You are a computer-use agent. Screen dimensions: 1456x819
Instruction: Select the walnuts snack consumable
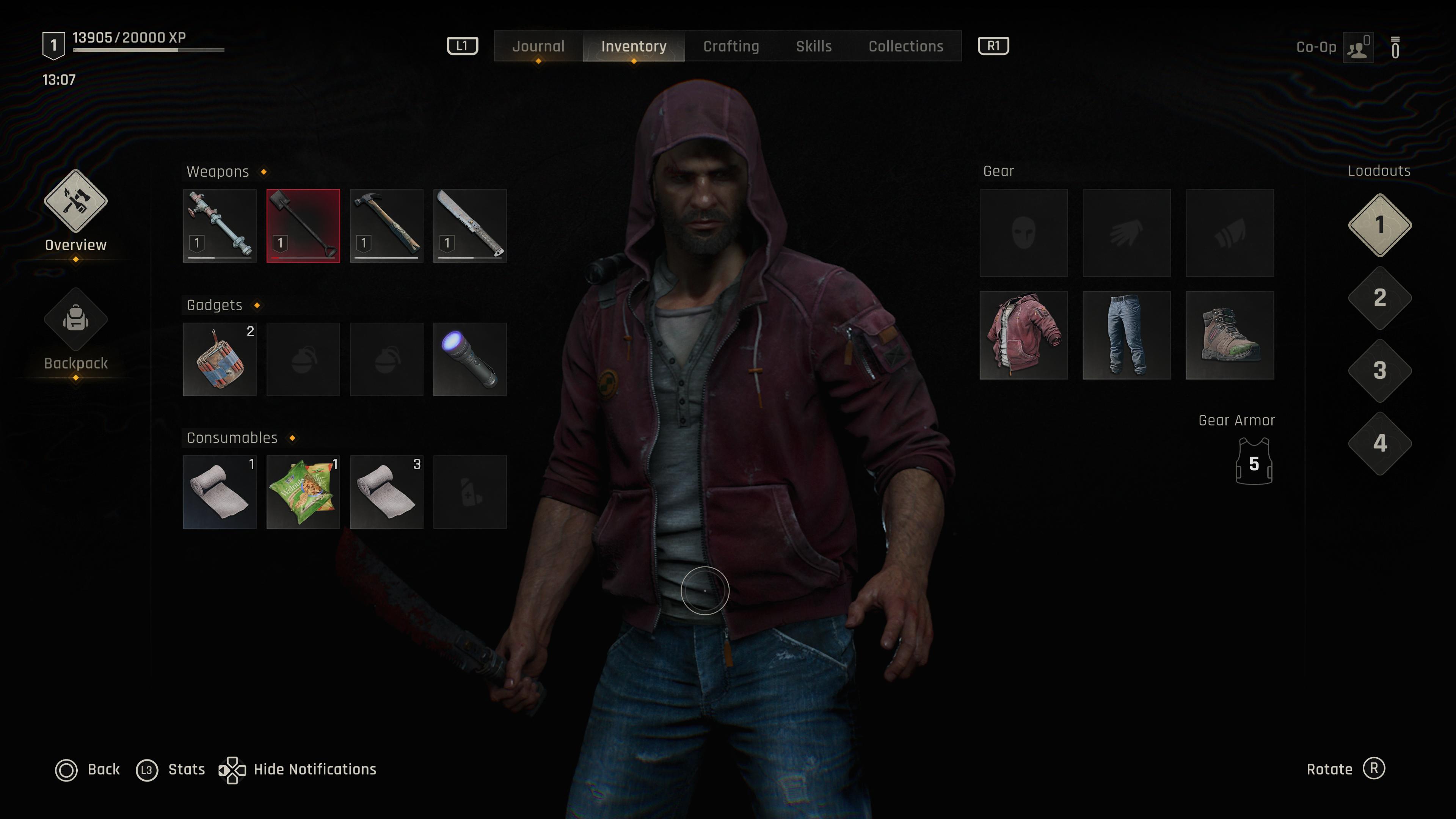pos(303,492)
